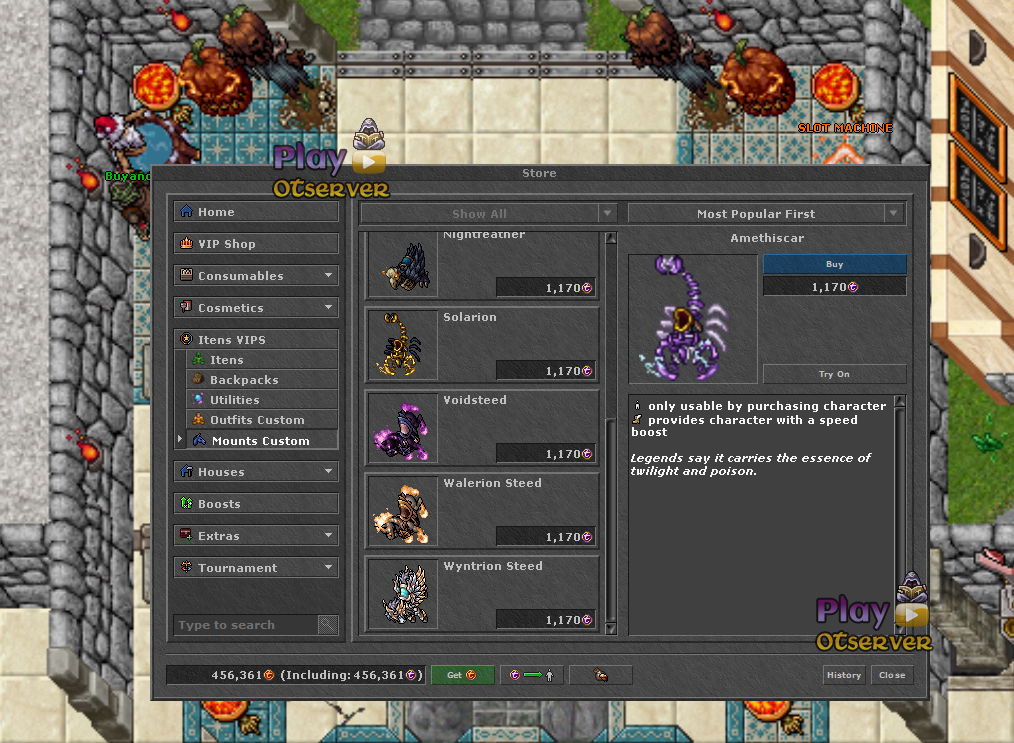Expand the Tournament category
Screen dimensions: 1014x743
coord(256,568)
